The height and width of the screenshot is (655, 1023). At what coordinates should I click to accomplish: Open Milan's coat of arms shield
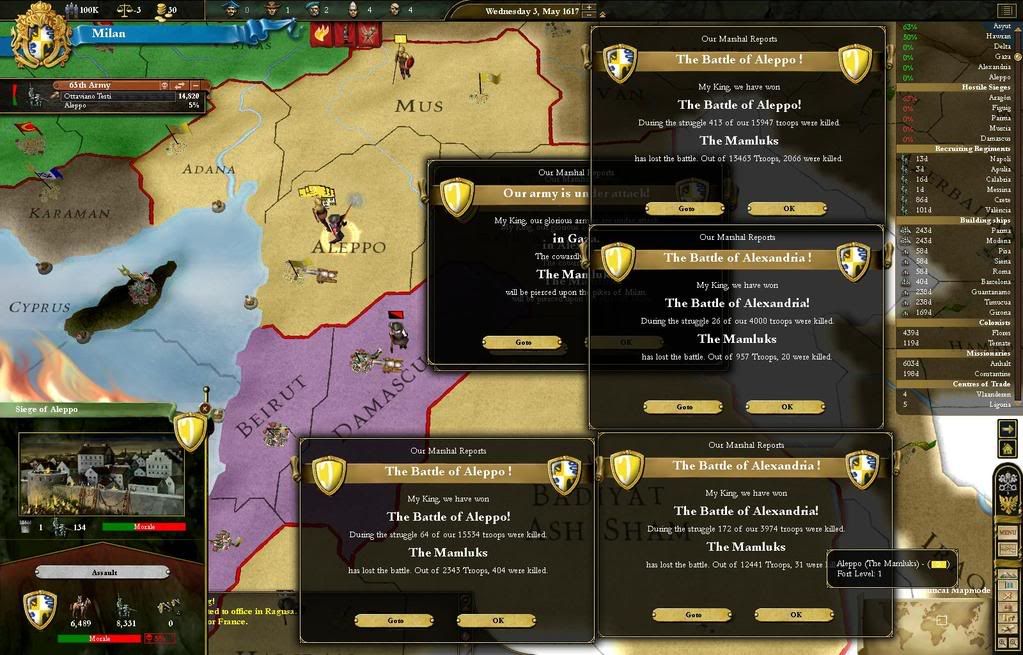[41, 34]
